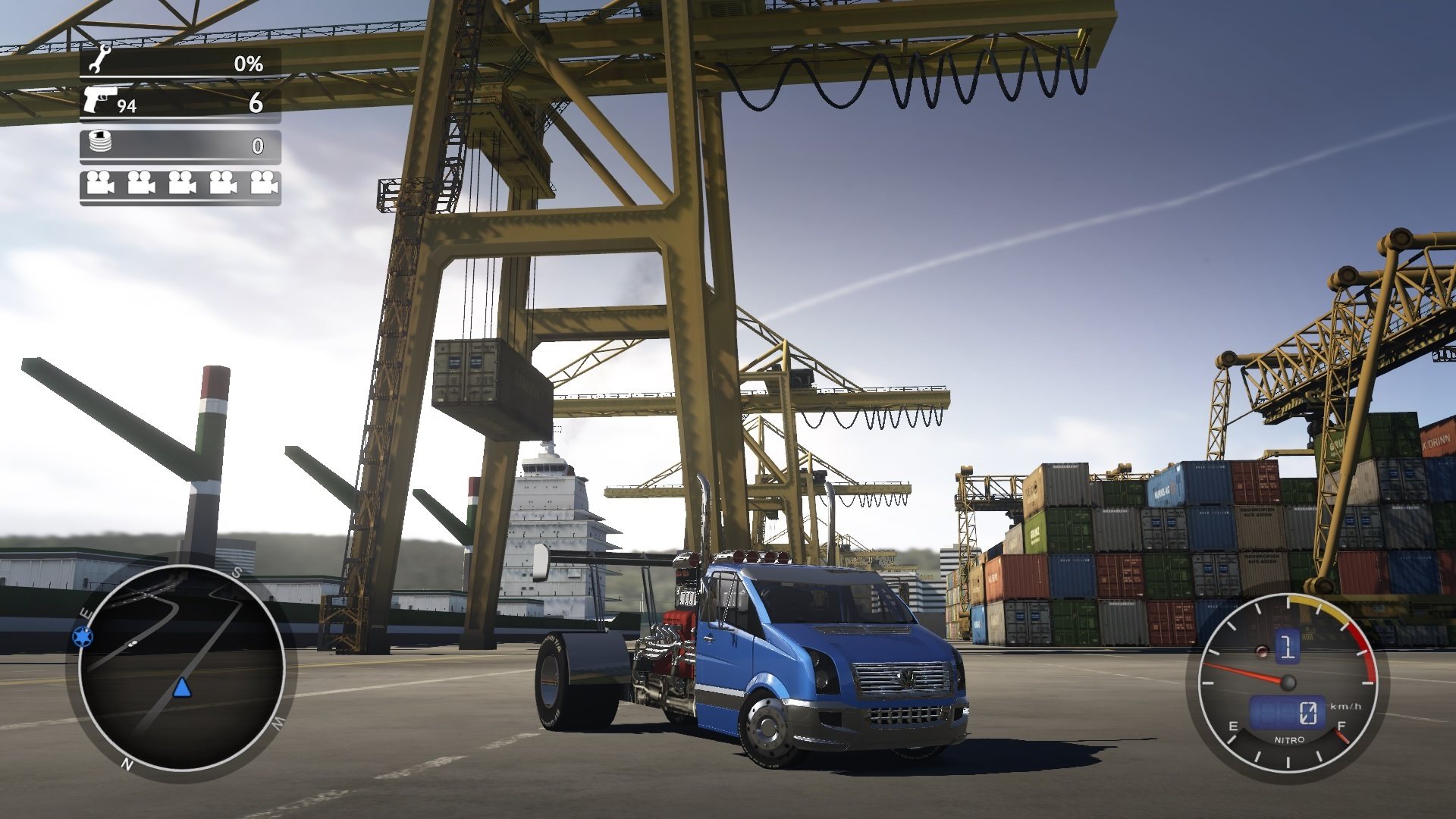Select the pistol weapon icon
Viewport: 1456px width, 819px height.
pos(100,99)
